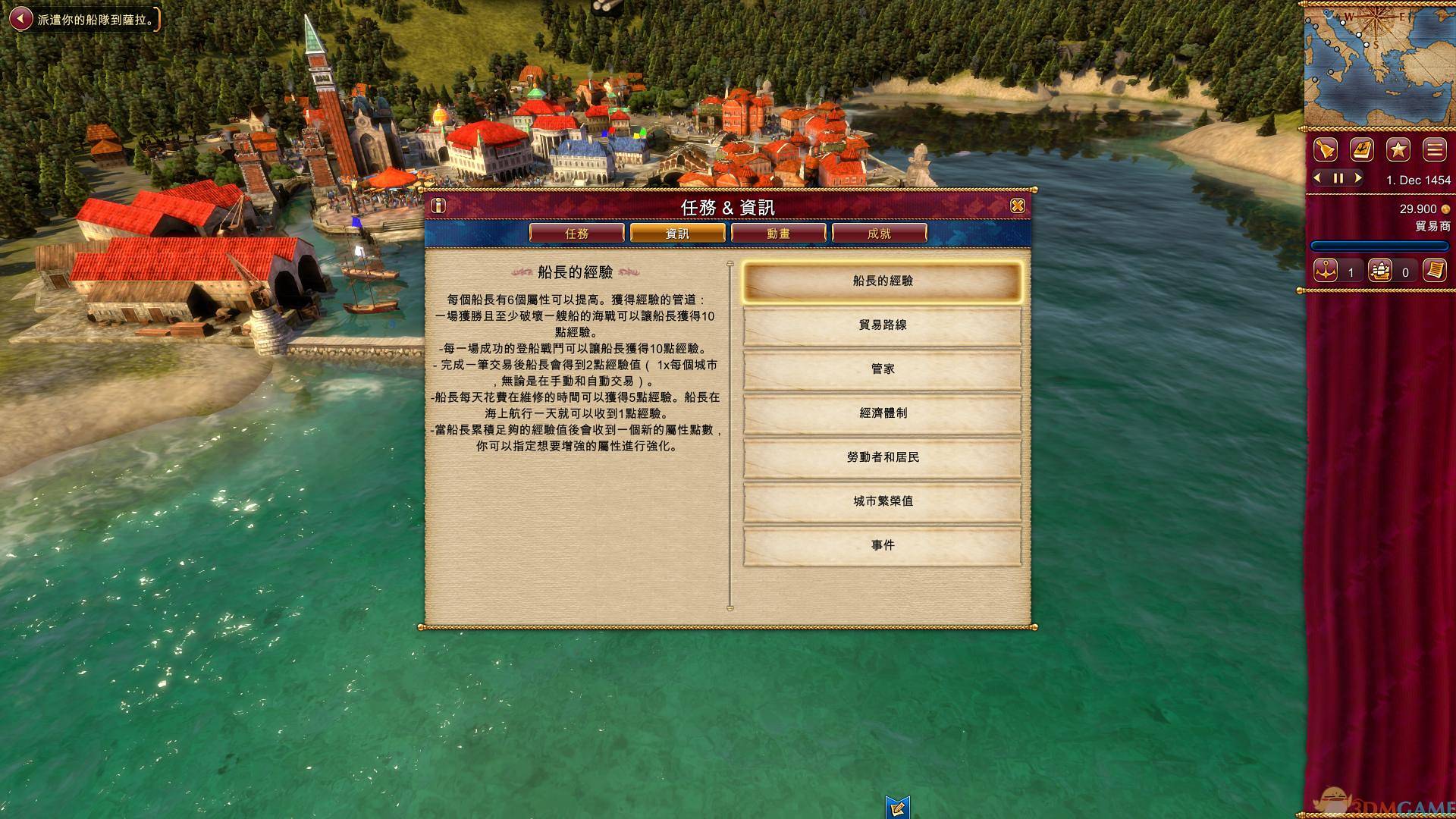Click the info icon on the 任務 & 資訊 dialog
The width and height of the screenshot is (1456, 819).
click(x=437, y=205)
